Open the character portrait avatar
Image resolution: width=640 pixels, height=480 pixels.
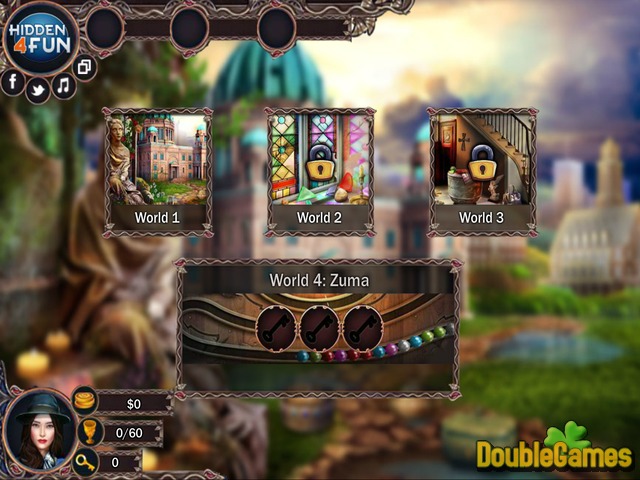point(40,428)
